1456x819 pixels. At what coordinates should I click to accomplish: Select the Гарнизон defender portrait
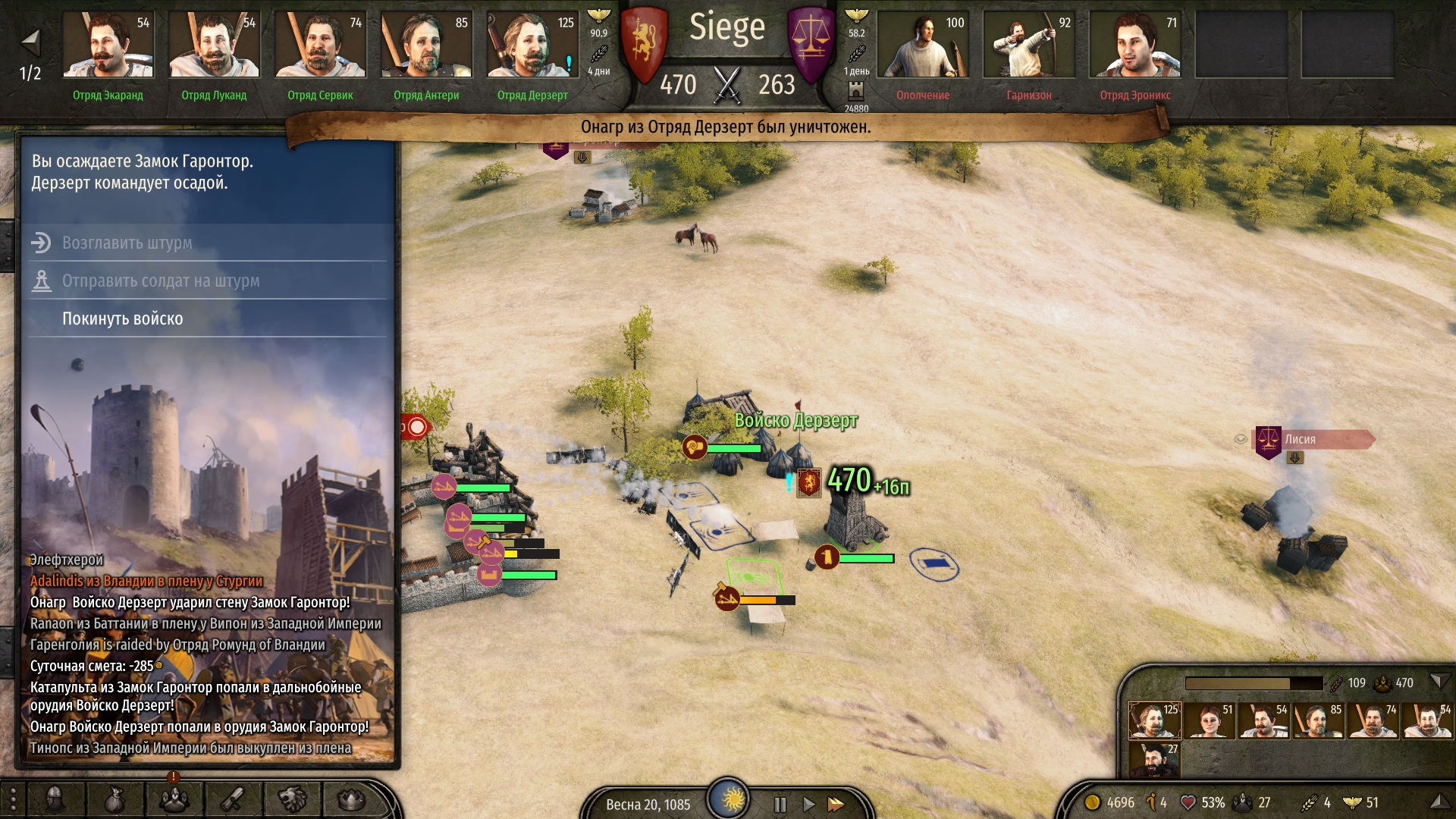pos(1029,45)
